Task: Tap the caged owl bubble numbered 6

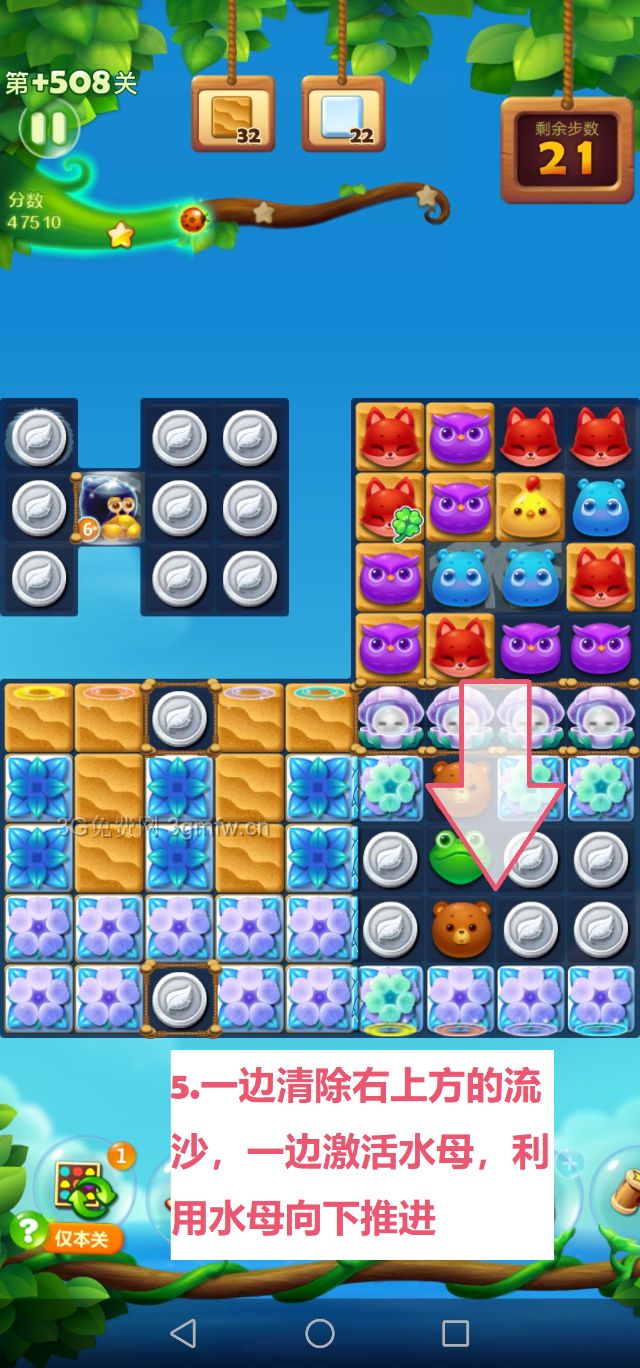Action: pyautogui.click(x=109, y=507)
